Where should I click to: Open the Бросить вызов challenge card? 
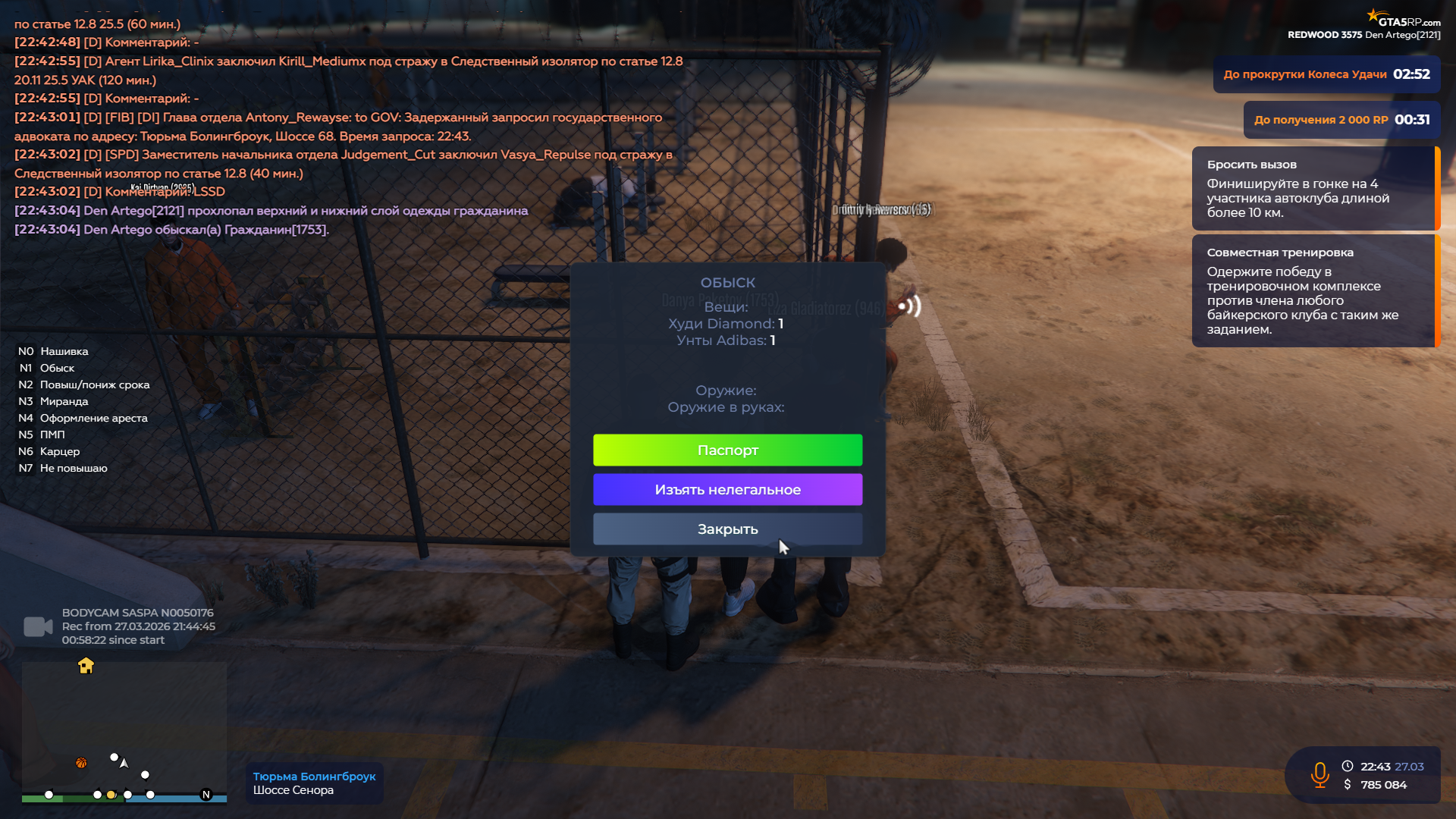1314,188
